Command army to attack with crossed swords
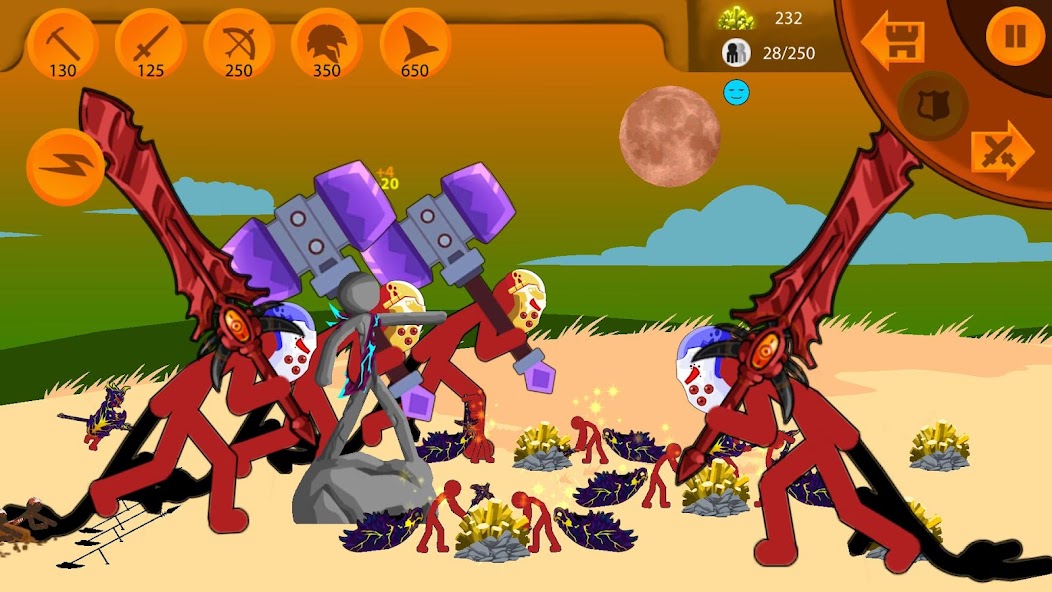Screen dimensions: 1052x592 pyautogui.click(x=1001, y=151)
